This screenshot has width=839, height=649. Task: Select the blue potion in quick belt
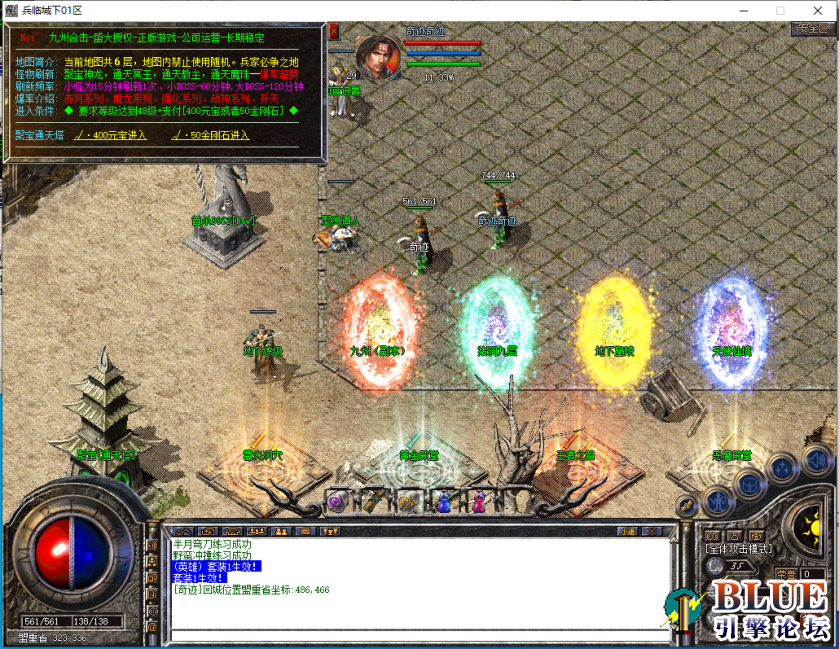coord(443,502)
